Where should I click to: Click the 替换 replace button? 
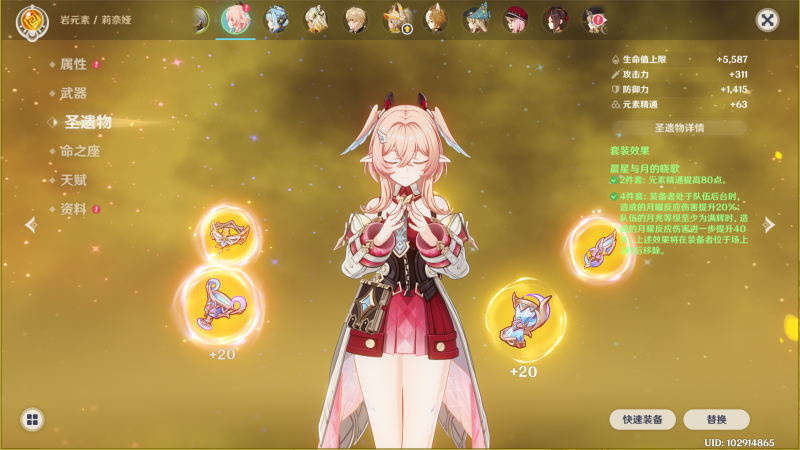[x=716, y=419]
